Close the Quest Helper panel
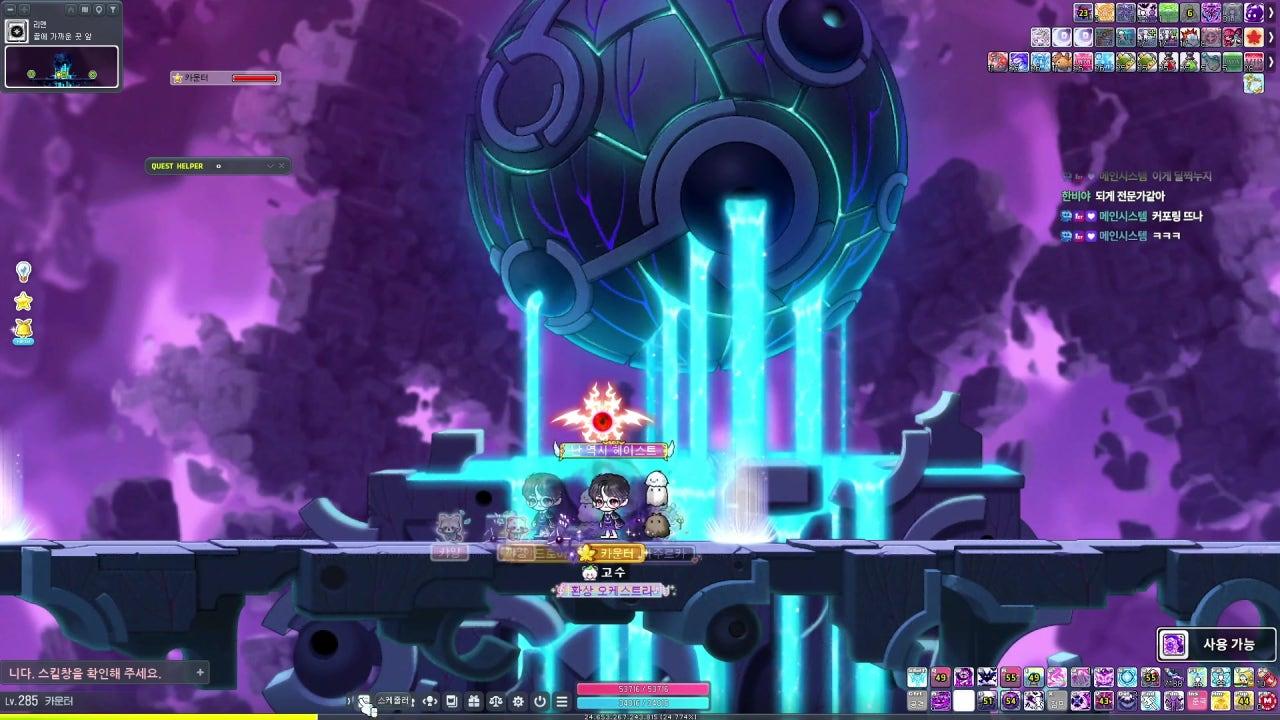The image size is (1280, 720). point(282,166)
